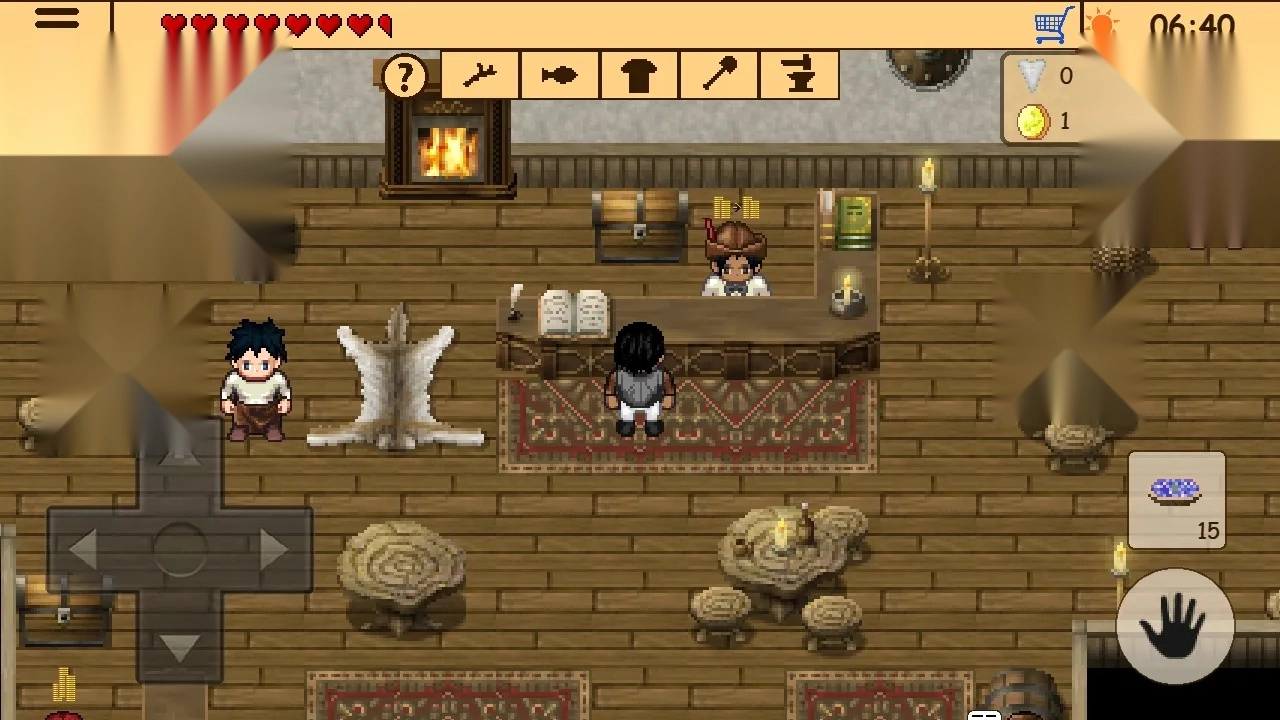
Task: Select the tools shop category icon
Action: pos(479,75)
